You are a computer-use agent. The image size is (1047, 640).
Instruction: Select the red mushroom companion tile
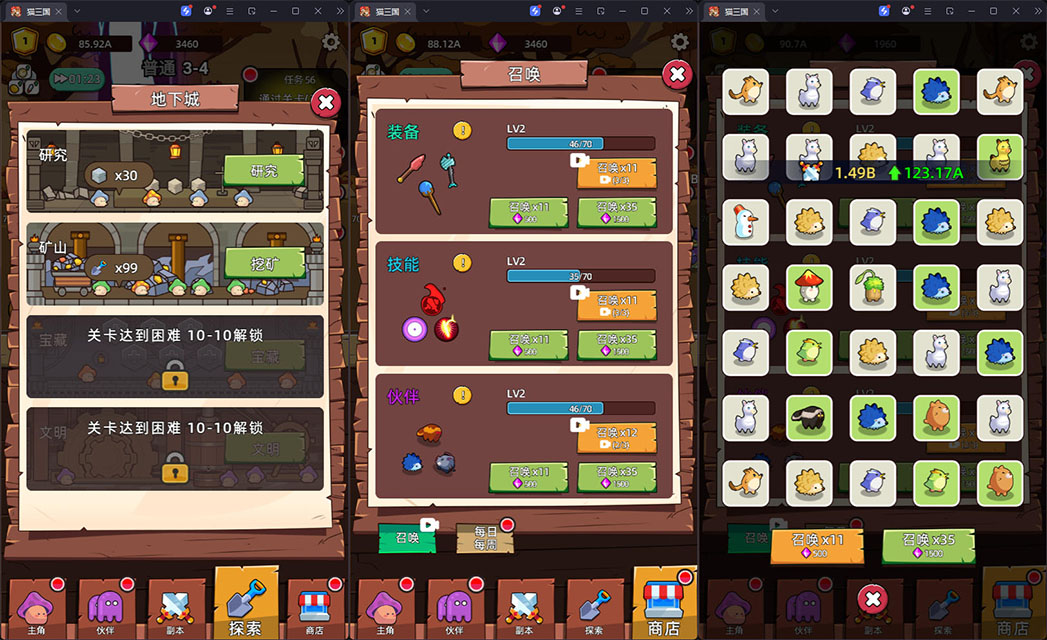[x=808, y=286]
